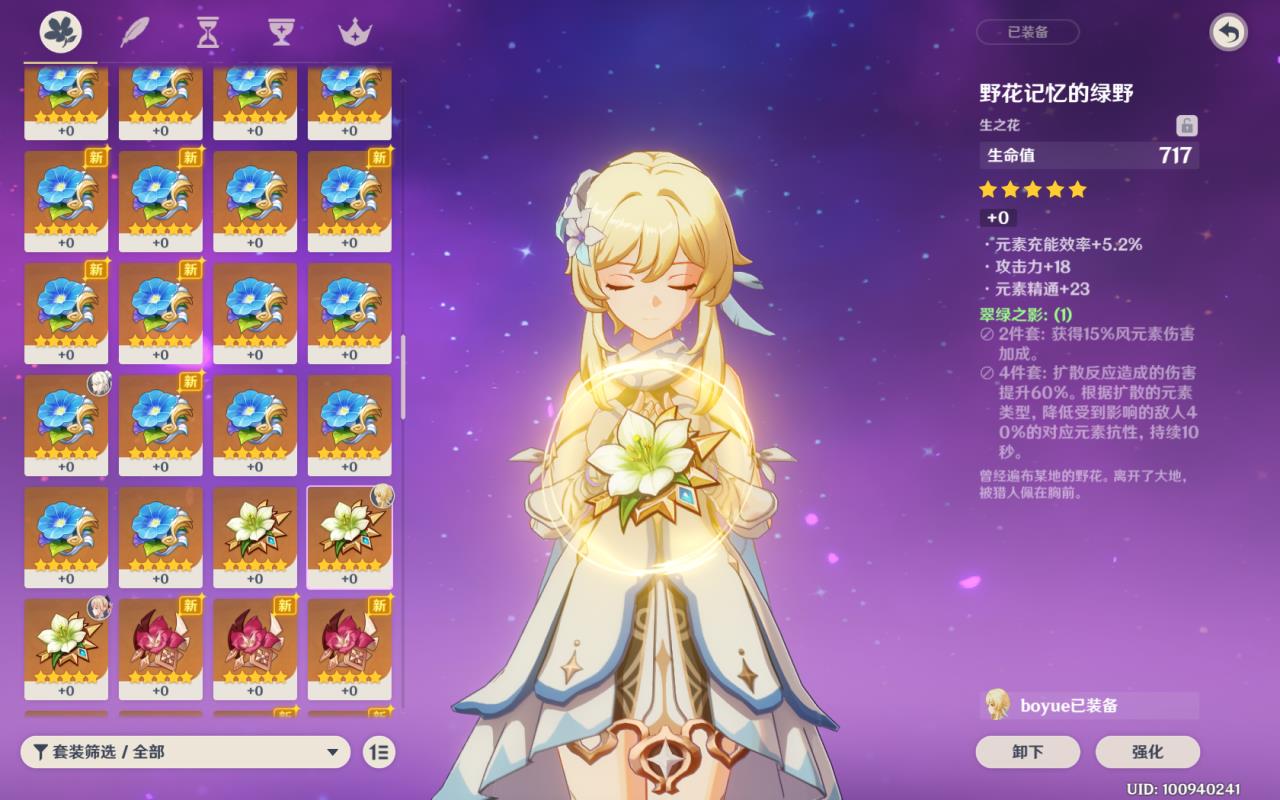Select the Goblet of Eonothem tab

tap(281, 32)
